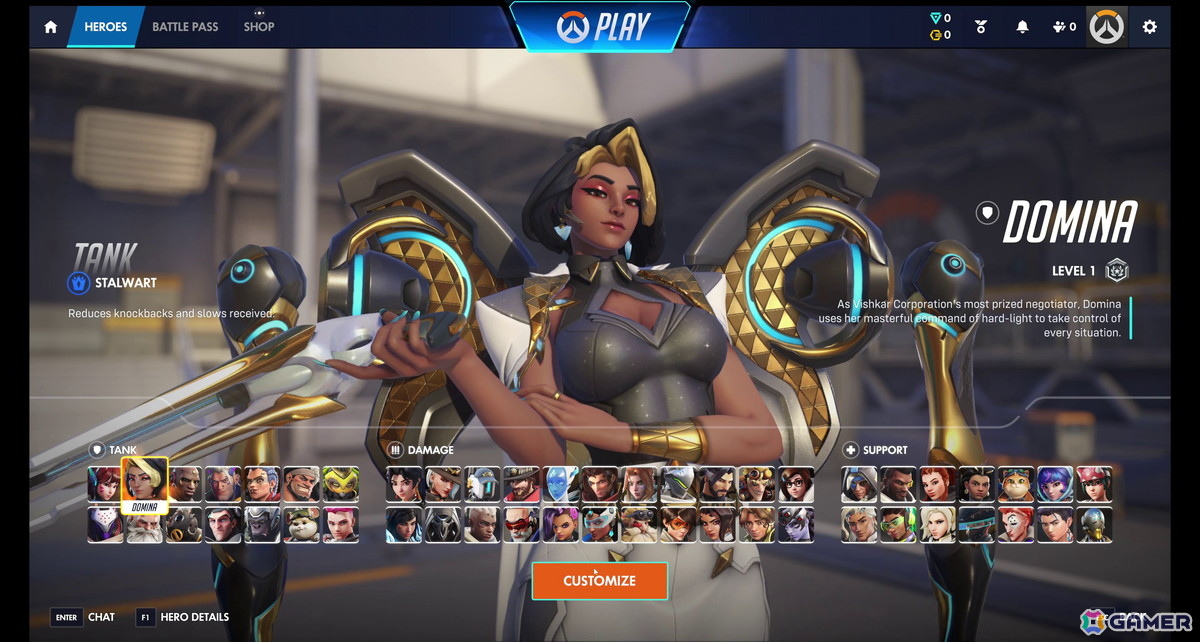The height and width of the screenshot is (642, 1200).
Task: Open the settings gear menu
Action: (1150, 27)
